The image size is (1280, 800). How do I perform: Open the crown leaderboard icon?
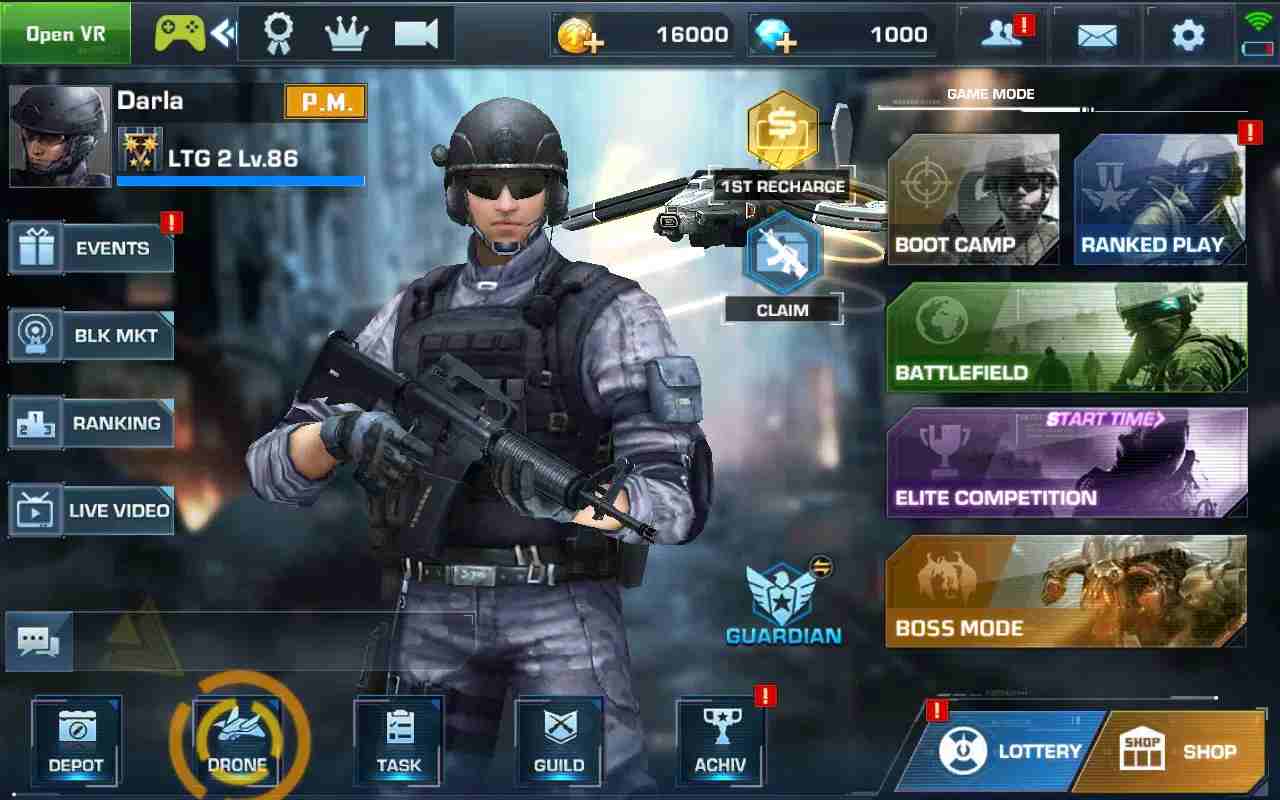pyautogui.click(x=347, y=32)
